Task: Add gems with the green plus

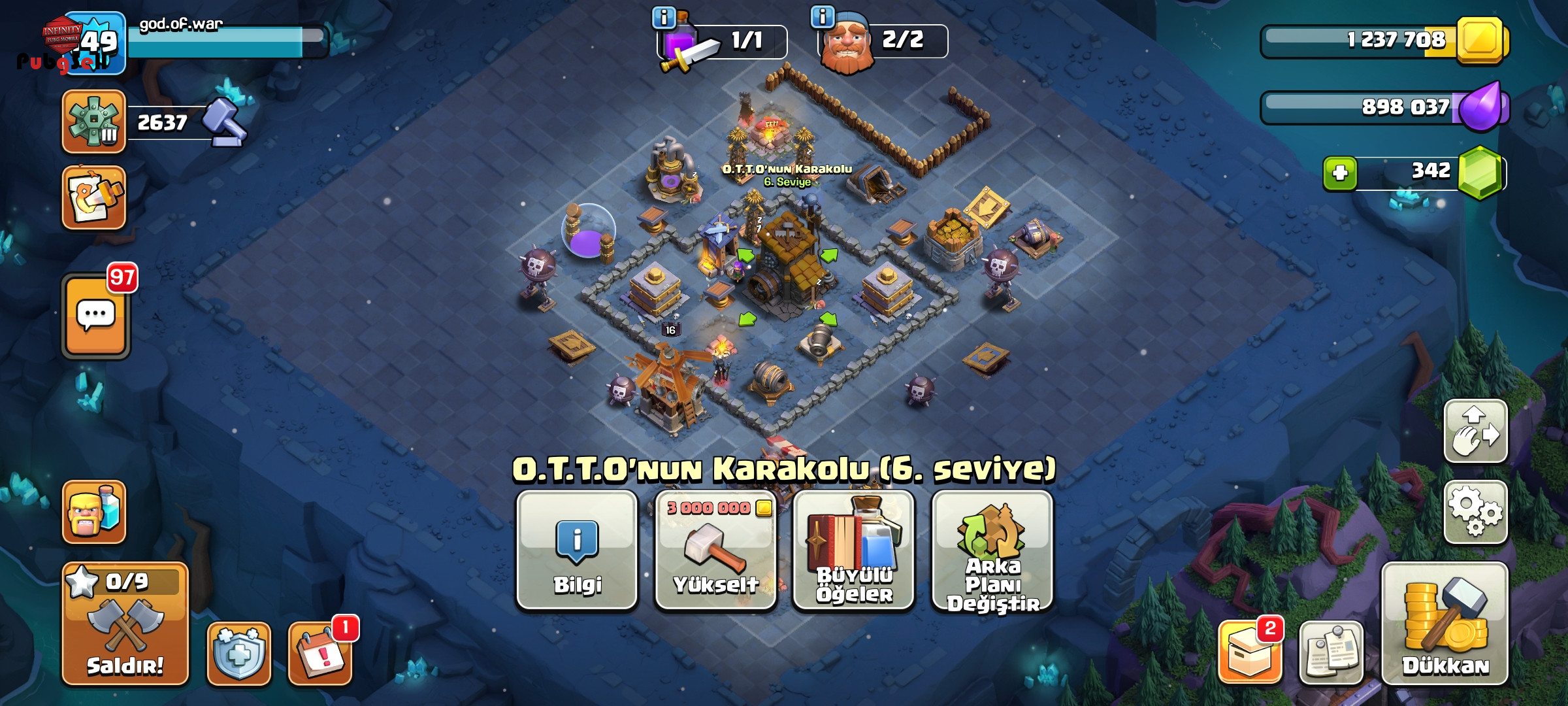Action: [1340, 173]
